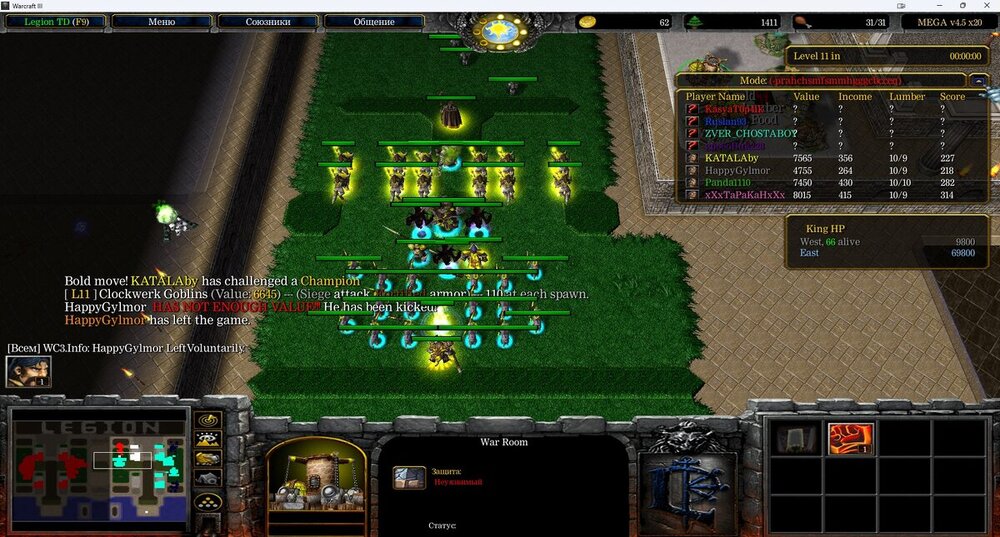Open the Общение chat menu
The image size is (1000, 537).
[x=373, y=21]
